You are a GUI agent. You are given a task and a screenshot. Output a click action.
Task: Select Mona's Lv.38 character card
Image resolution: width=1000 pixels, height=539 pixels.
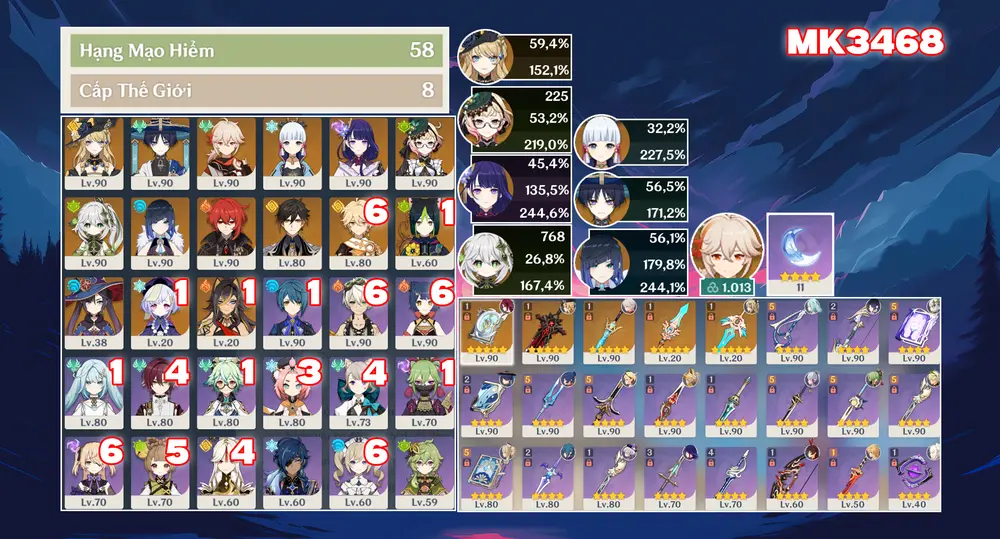tap(94, 306)
